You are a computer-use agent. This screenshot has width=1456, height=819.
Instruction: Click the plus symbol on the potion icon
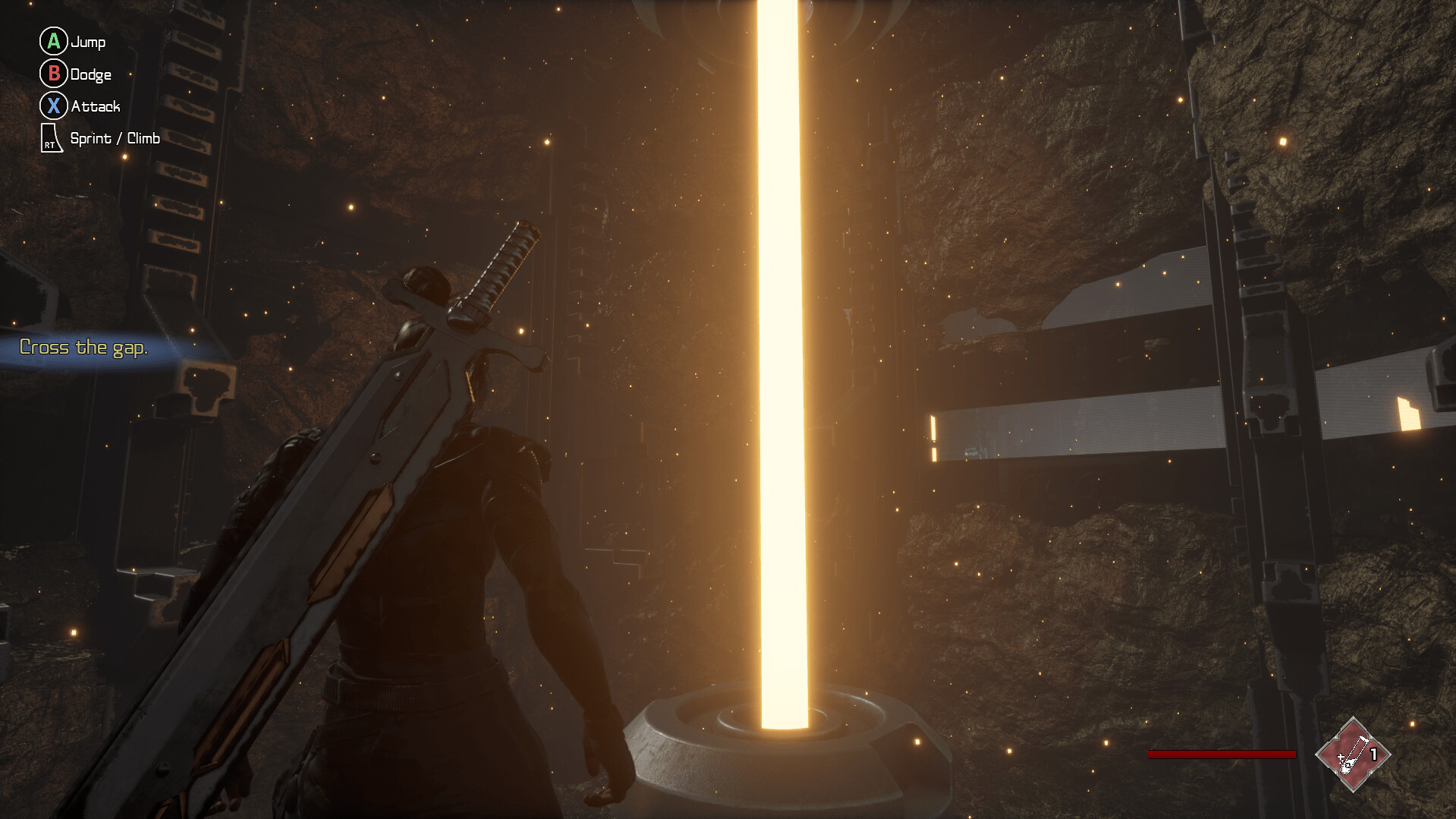pos(1341,757)
